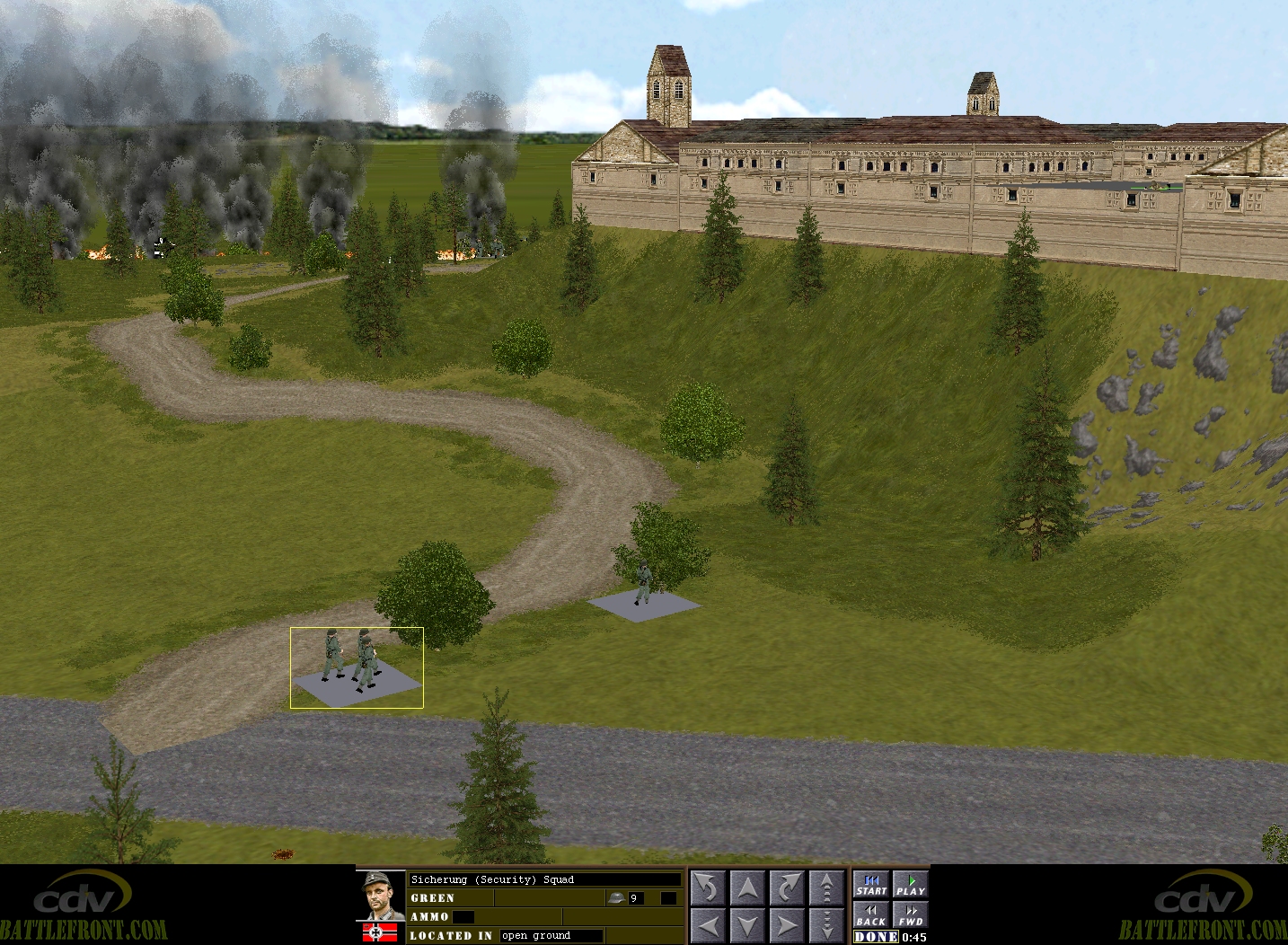The height and width of the screenshot is (945, 1288).
Task: Raise camera with the dashed up arrow
Action: (x=826, y=888)
